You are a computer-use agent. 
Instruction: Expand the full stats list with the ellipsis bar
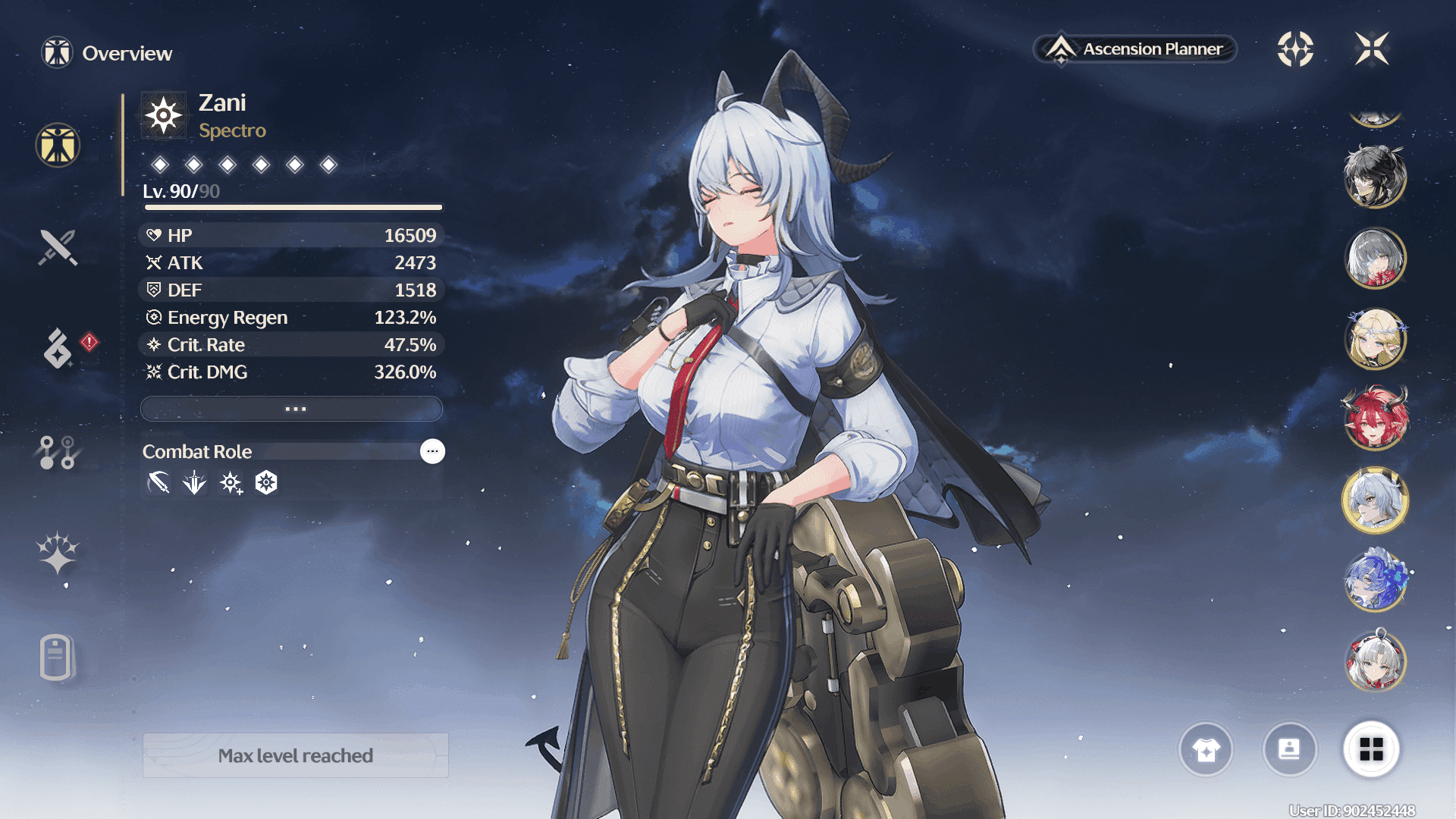292,409
